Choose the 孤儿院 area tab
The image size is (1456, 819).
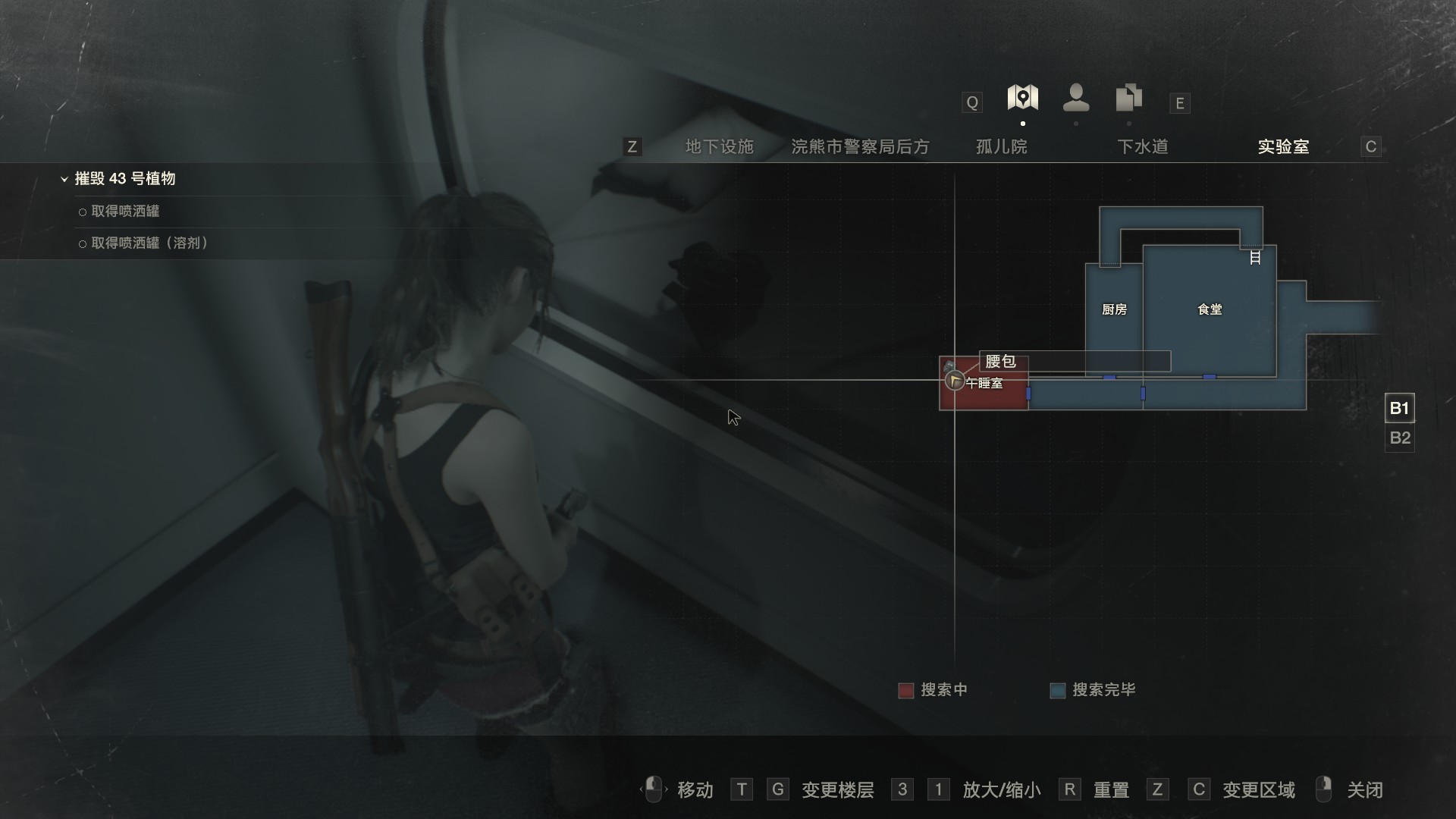pos(1001,146)
